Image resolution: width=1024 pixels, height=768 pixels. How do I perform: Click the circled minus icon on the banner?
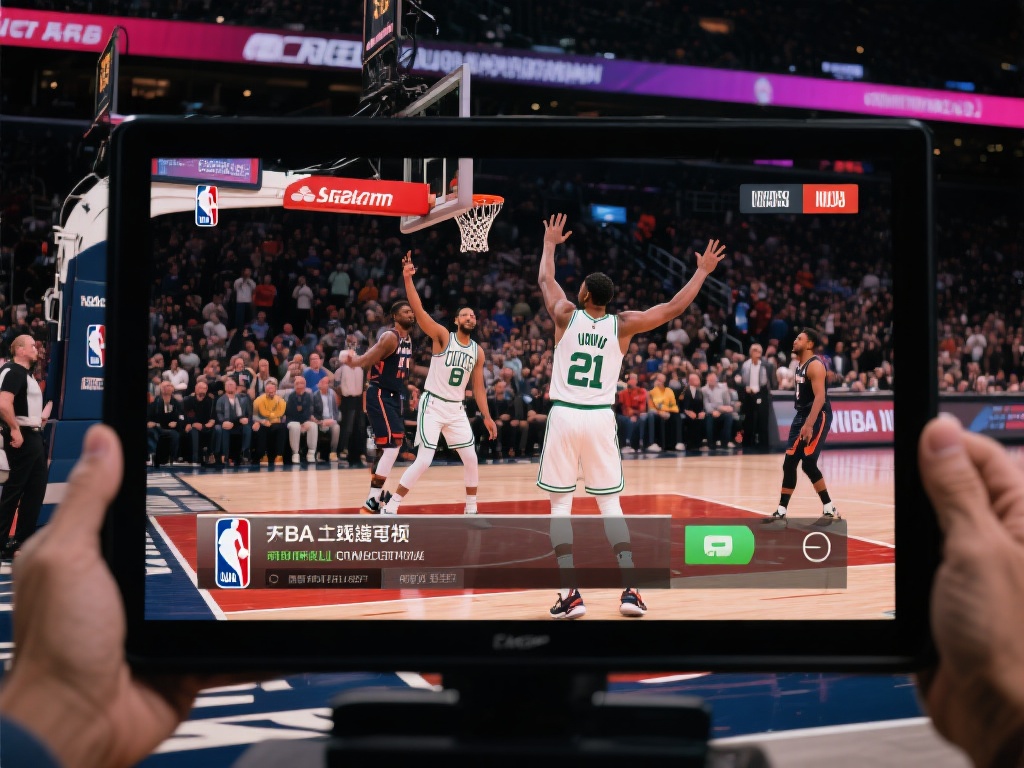coord(816,547)
